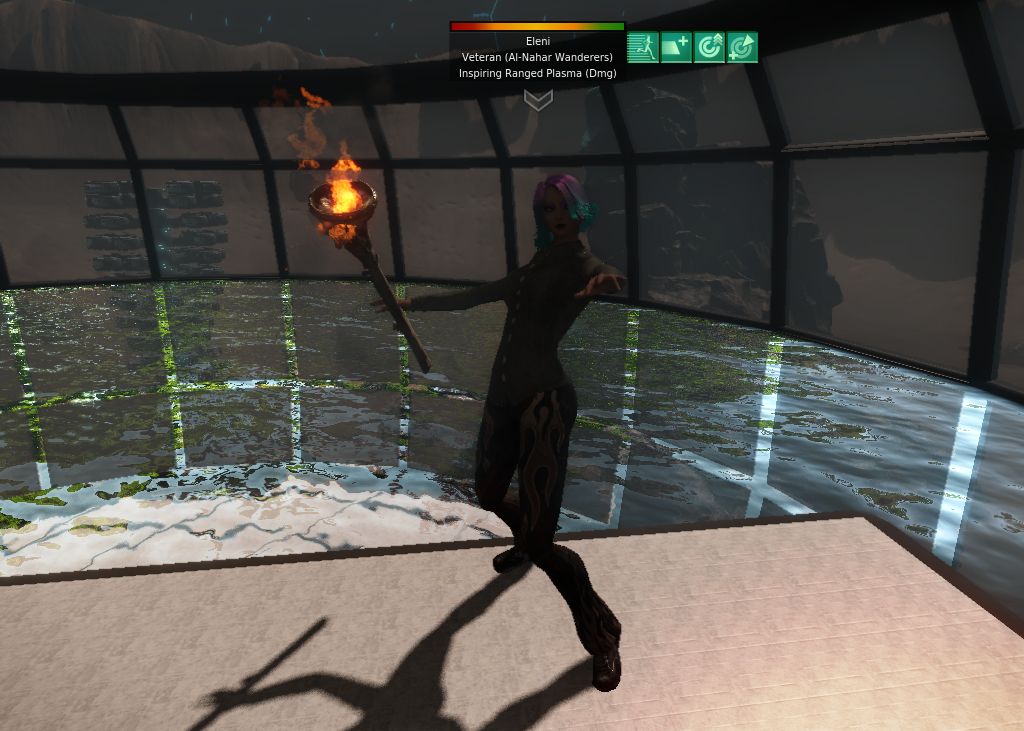Select Eleni's nameplate info panel
Screen dimensions: 1024x731
(x=537, y=57)
